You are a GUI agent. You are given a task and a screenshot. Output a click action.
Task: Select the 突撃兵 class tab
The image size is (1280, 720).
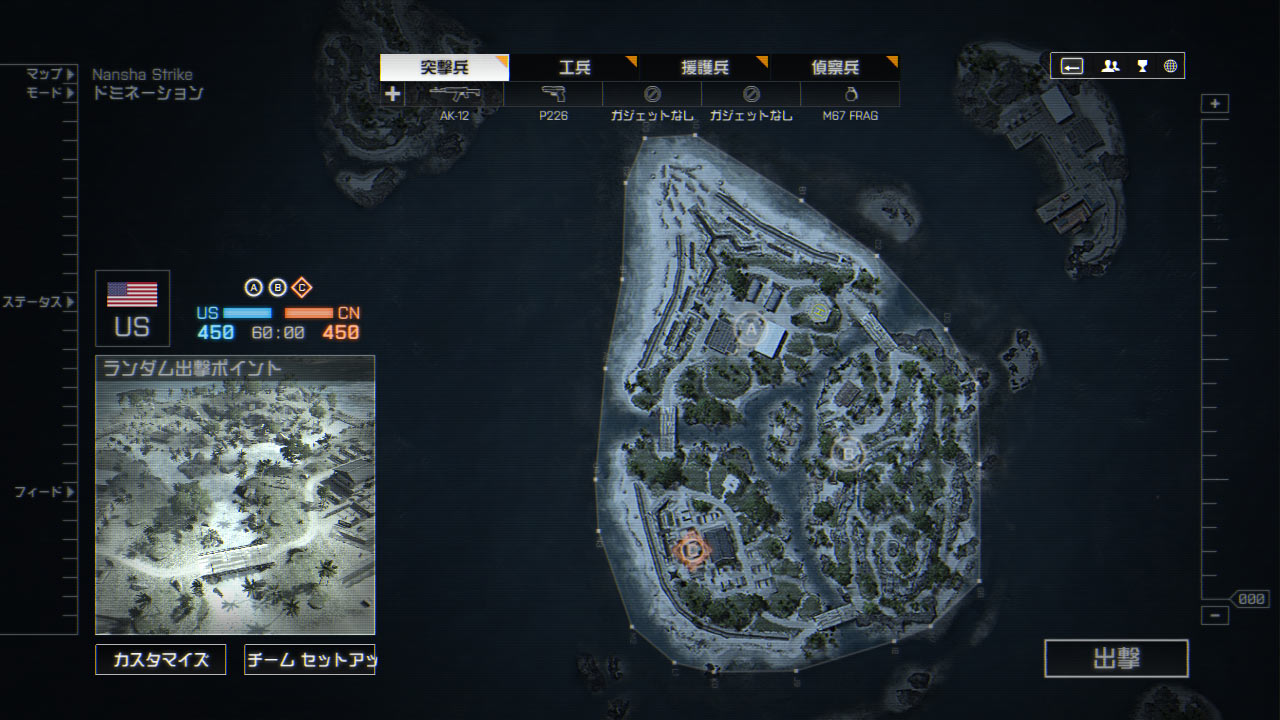pos(444,68)
